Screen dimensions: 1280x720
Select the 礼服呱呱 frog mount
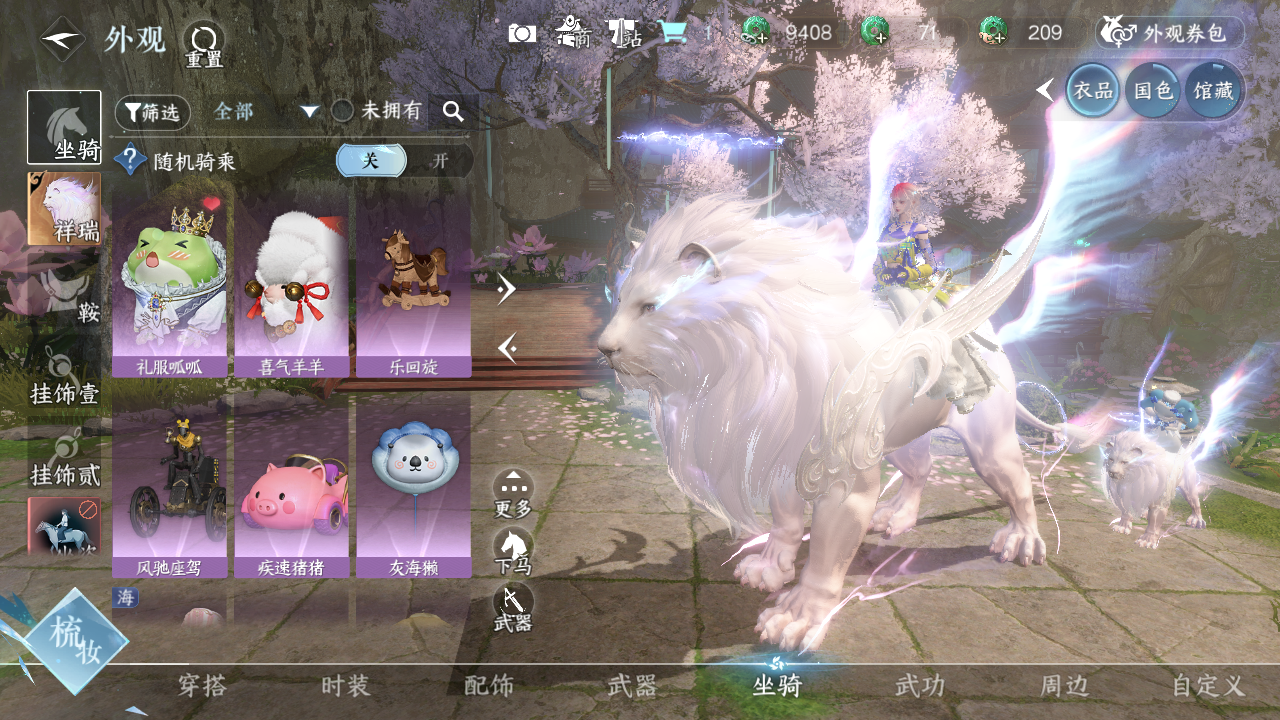169,286
